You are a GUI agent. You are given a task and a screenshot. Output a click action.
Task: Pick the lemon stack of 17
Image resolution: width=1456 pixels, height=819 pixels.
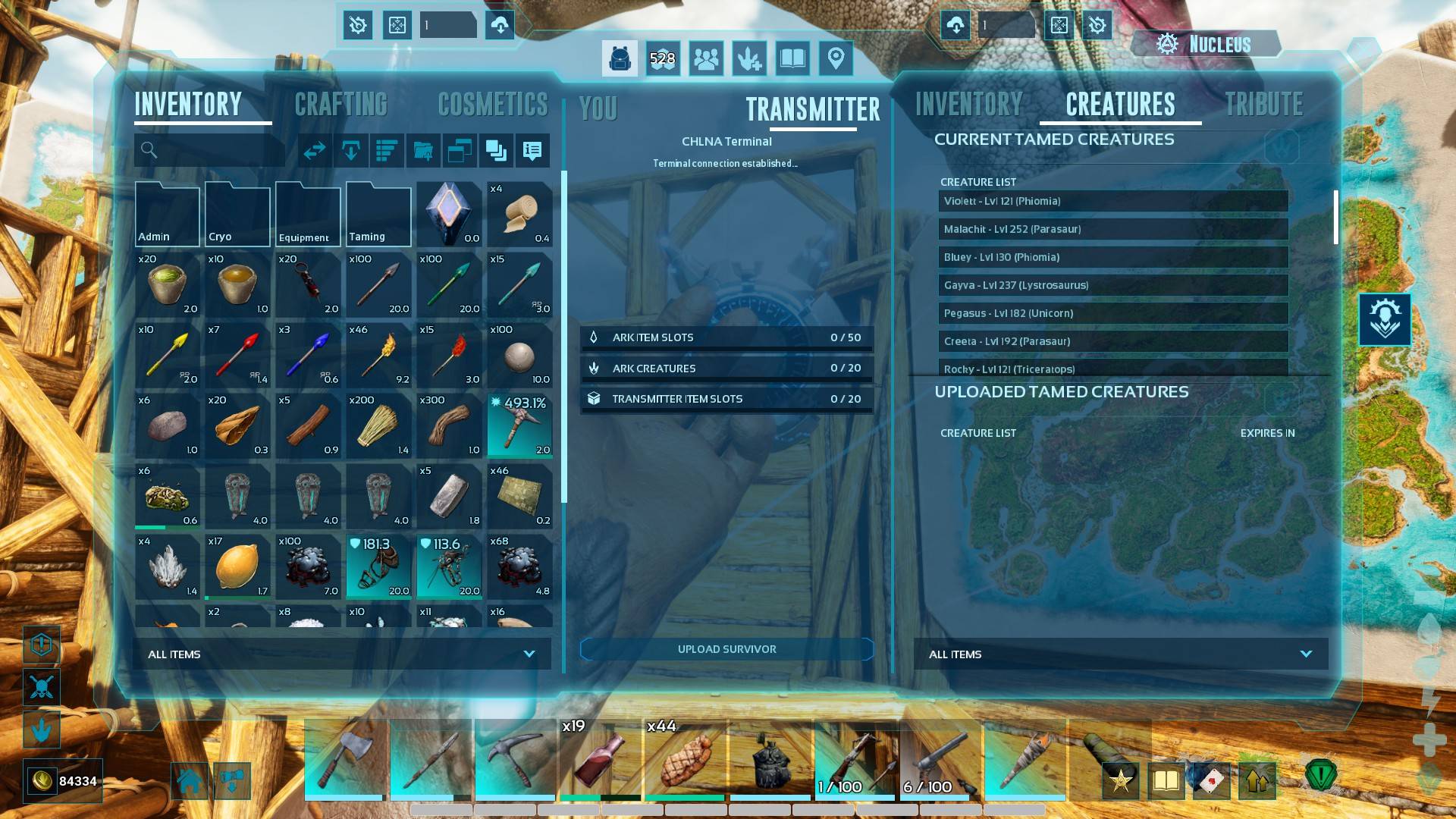click(237, 566)
